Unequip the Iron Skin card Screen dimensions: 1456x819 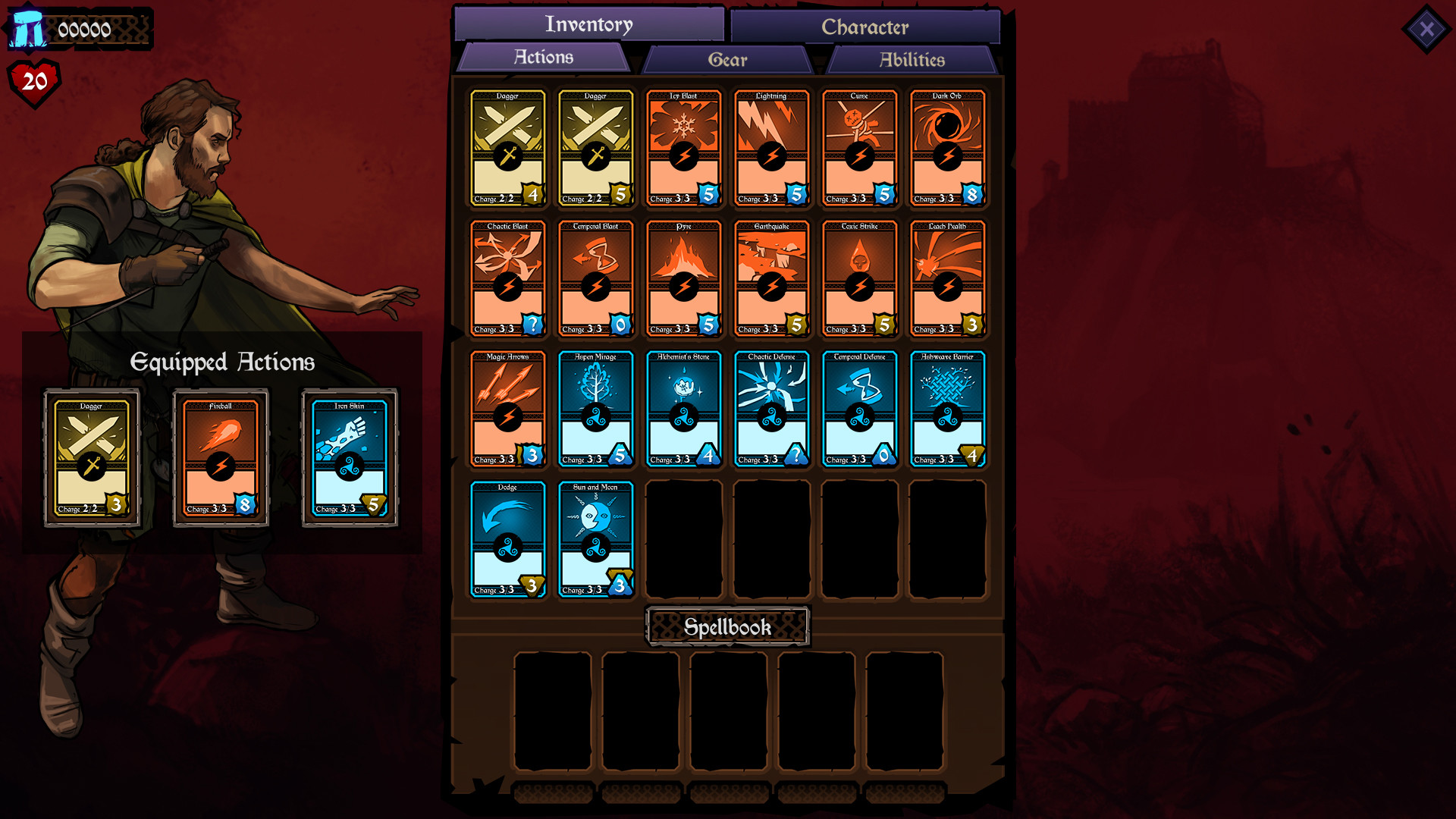tap(350, 457)
